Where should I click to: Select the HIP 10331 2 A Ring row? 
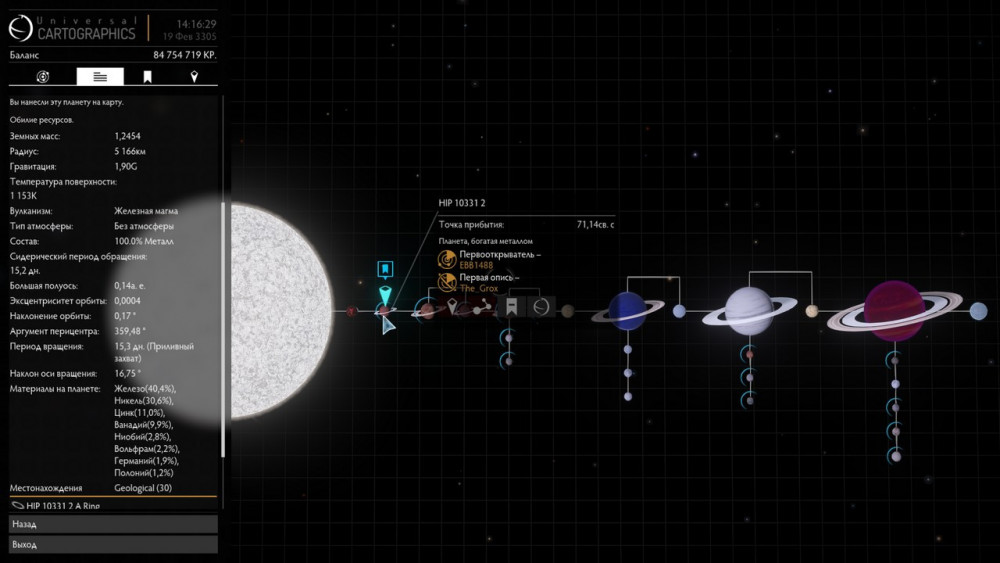(x=112, y=506)
